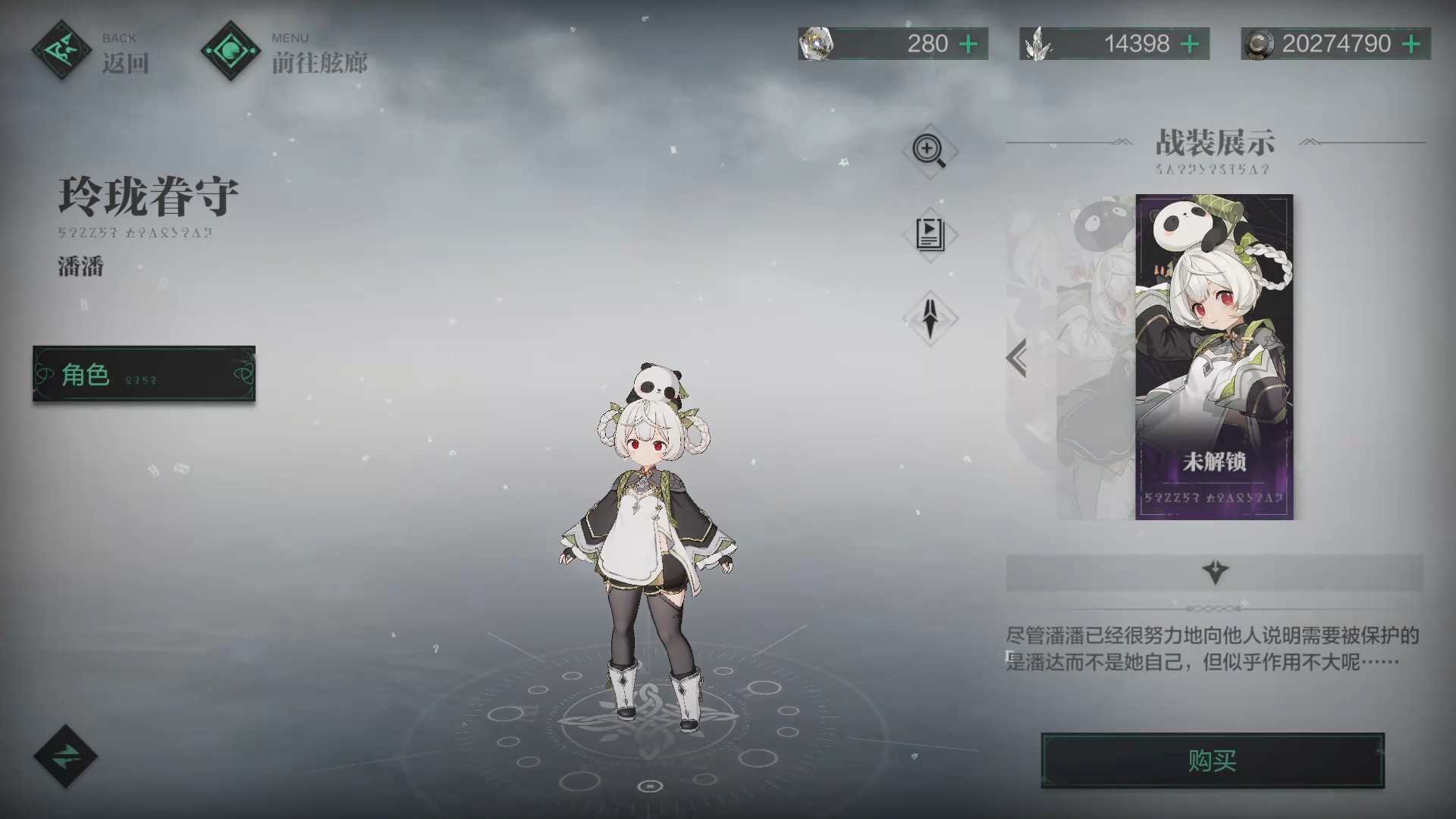Open the video document icon

930,234
